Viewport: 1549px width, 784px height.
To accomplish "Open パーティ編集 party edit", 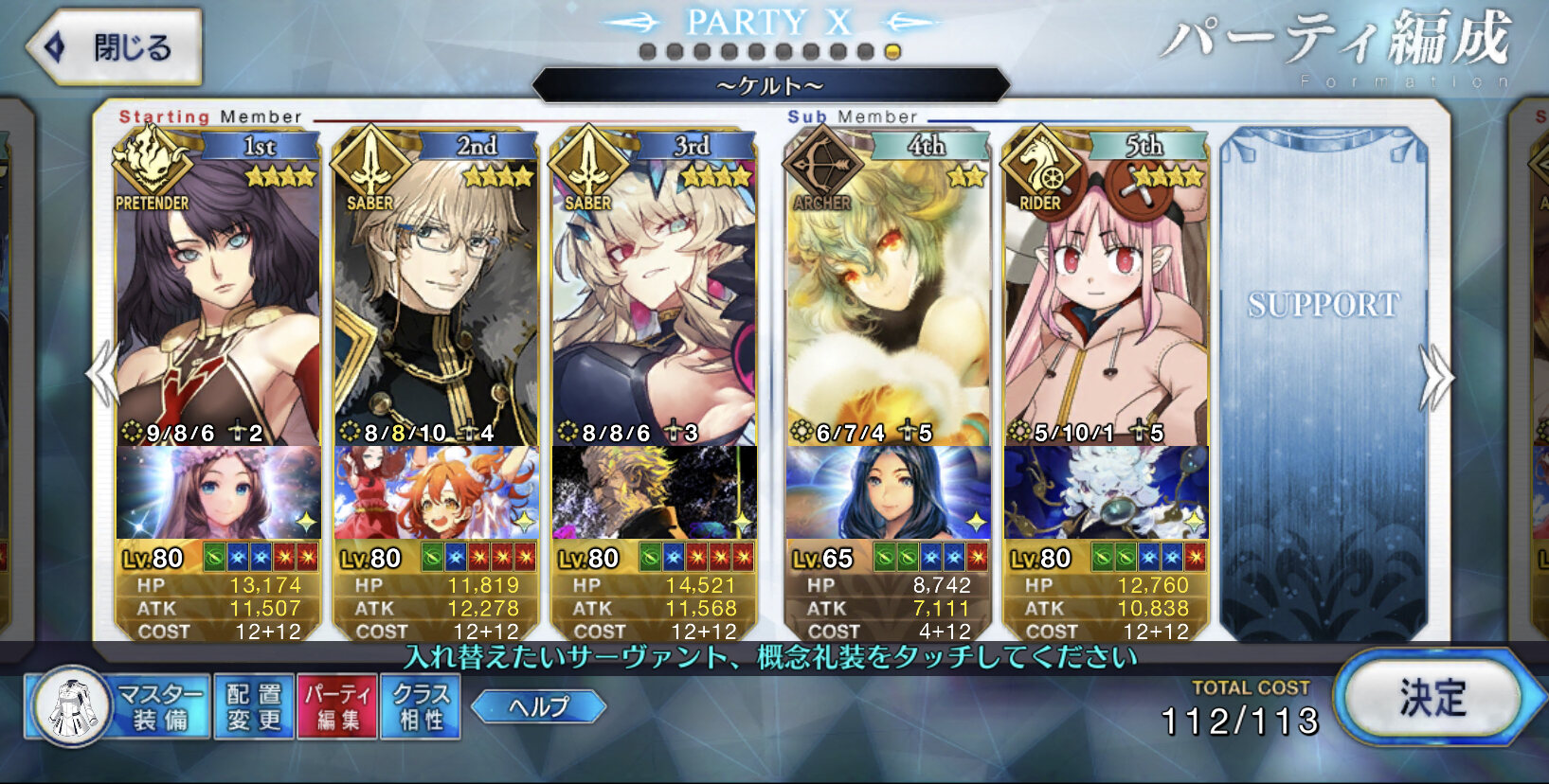I will click(x=337, y=706).
